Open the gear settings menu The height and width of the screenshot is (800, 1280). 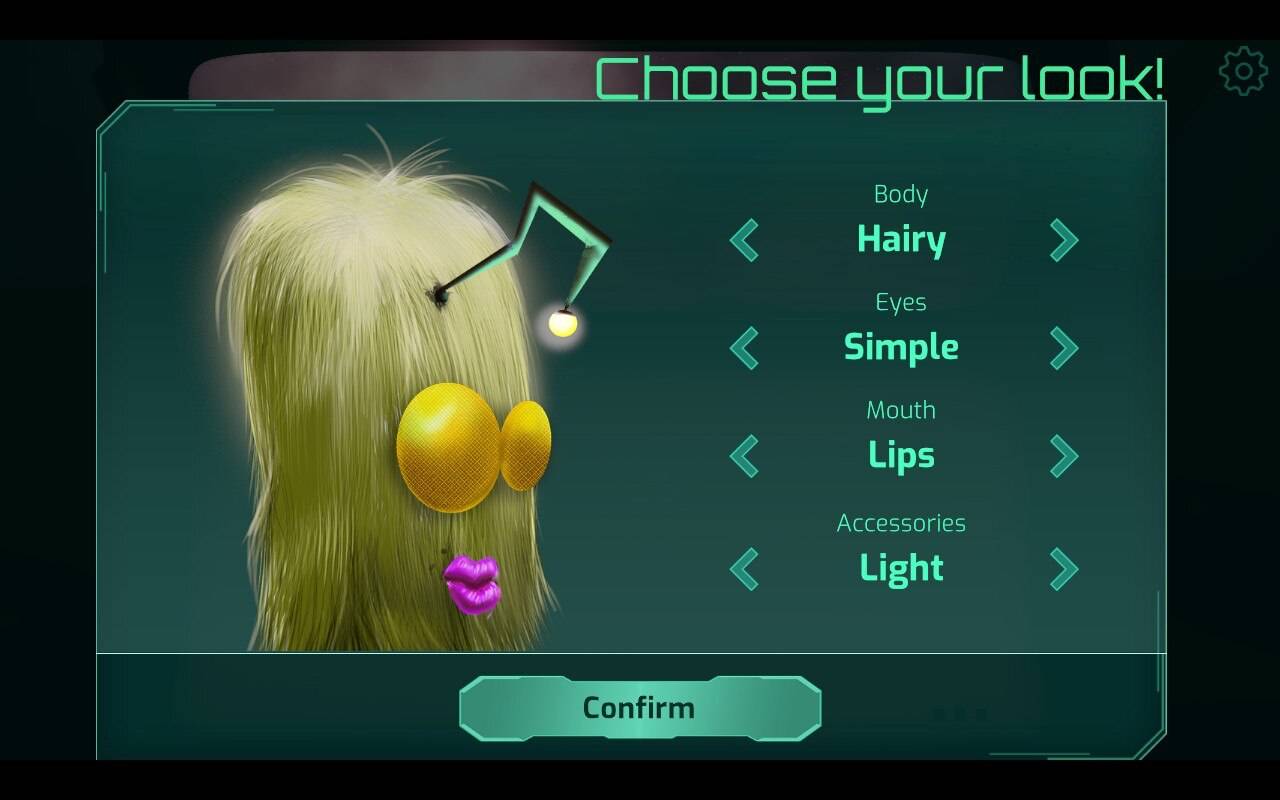coord(1243,71)
